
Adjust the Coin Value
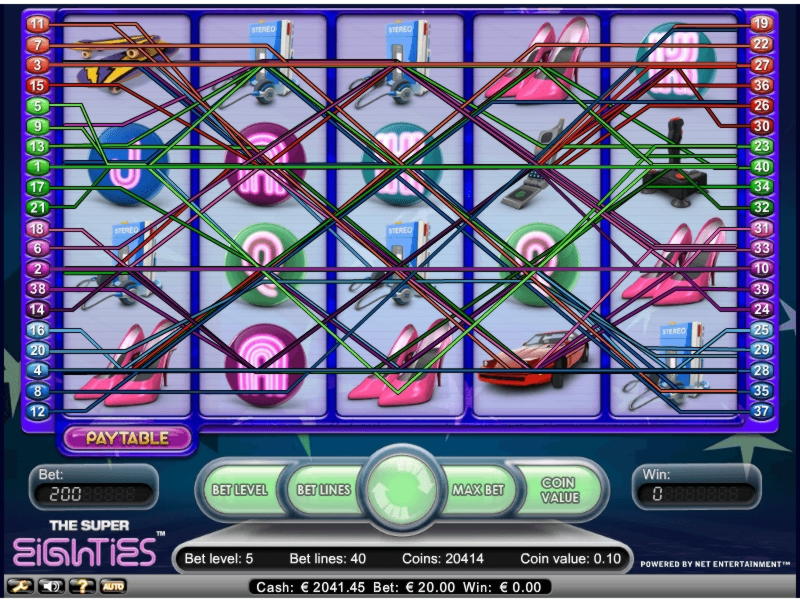(560, 490)
